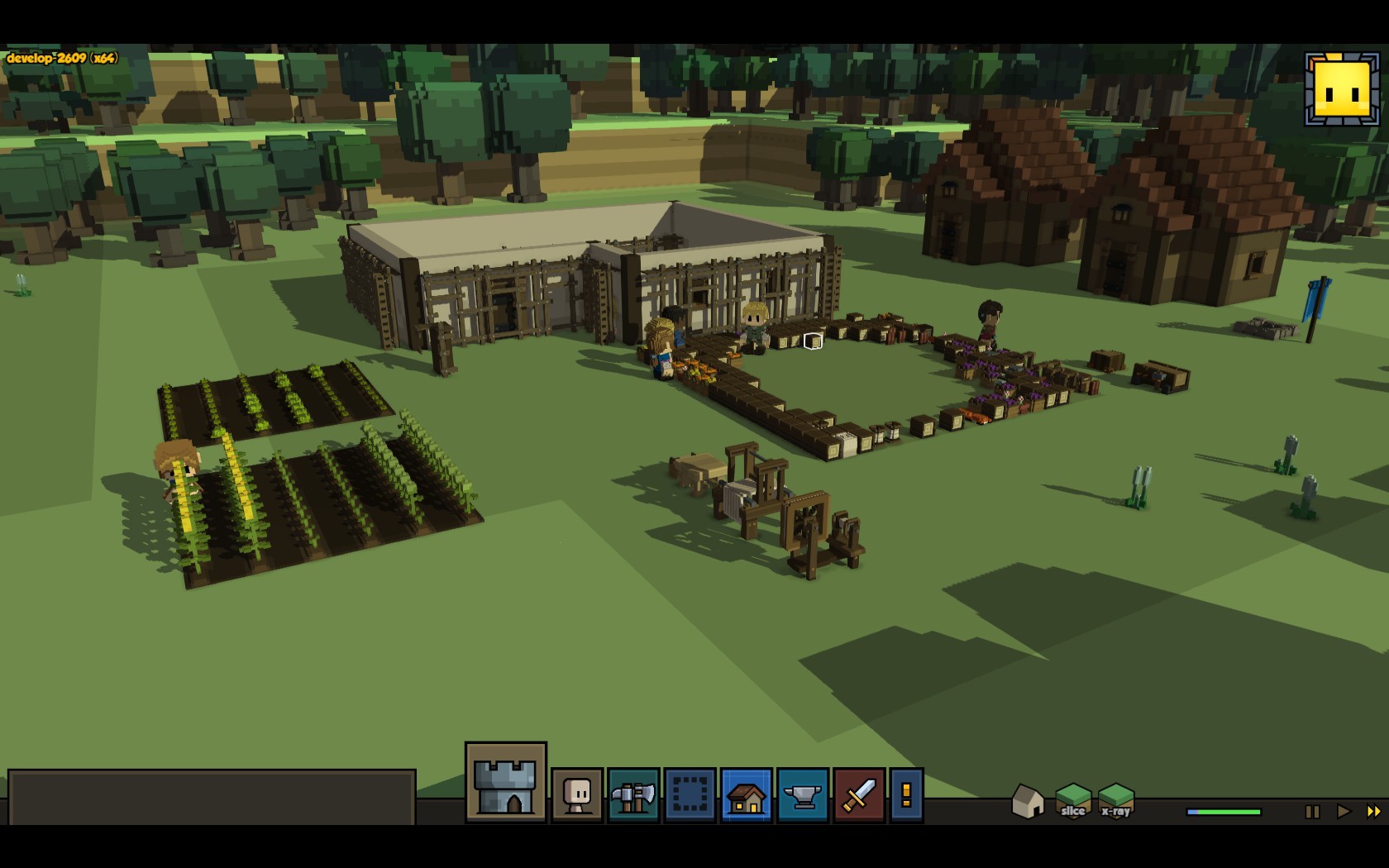Open the town overview castle button
Screen dimensions: 1389x868
(505, 782)
